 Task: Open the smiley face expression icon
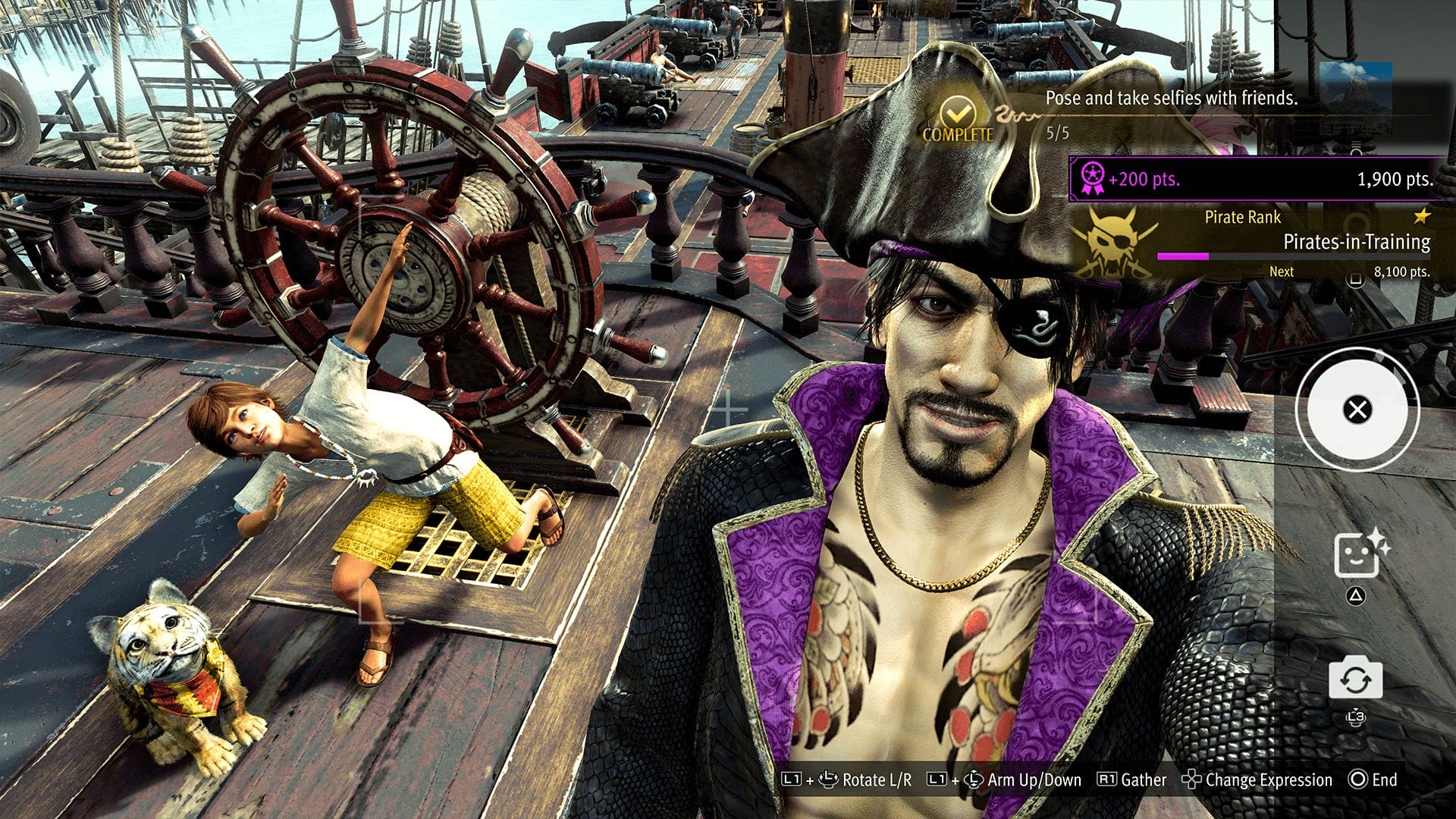[1356, 554]
